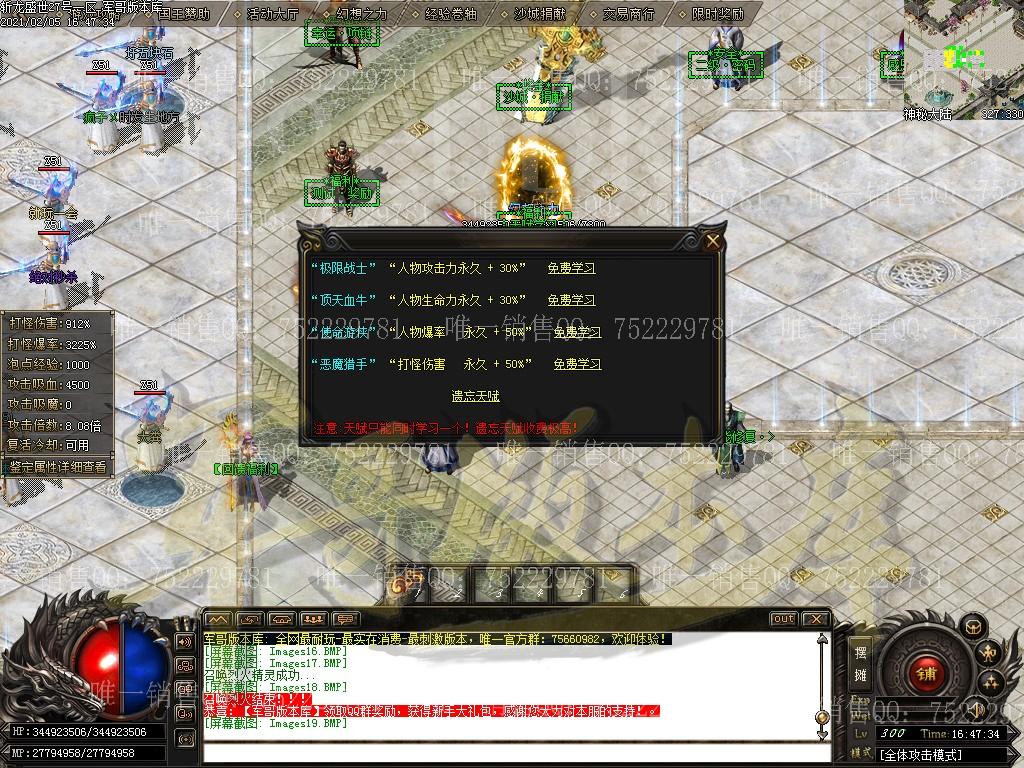Click the 摆摊 stall button

(860, 663)
